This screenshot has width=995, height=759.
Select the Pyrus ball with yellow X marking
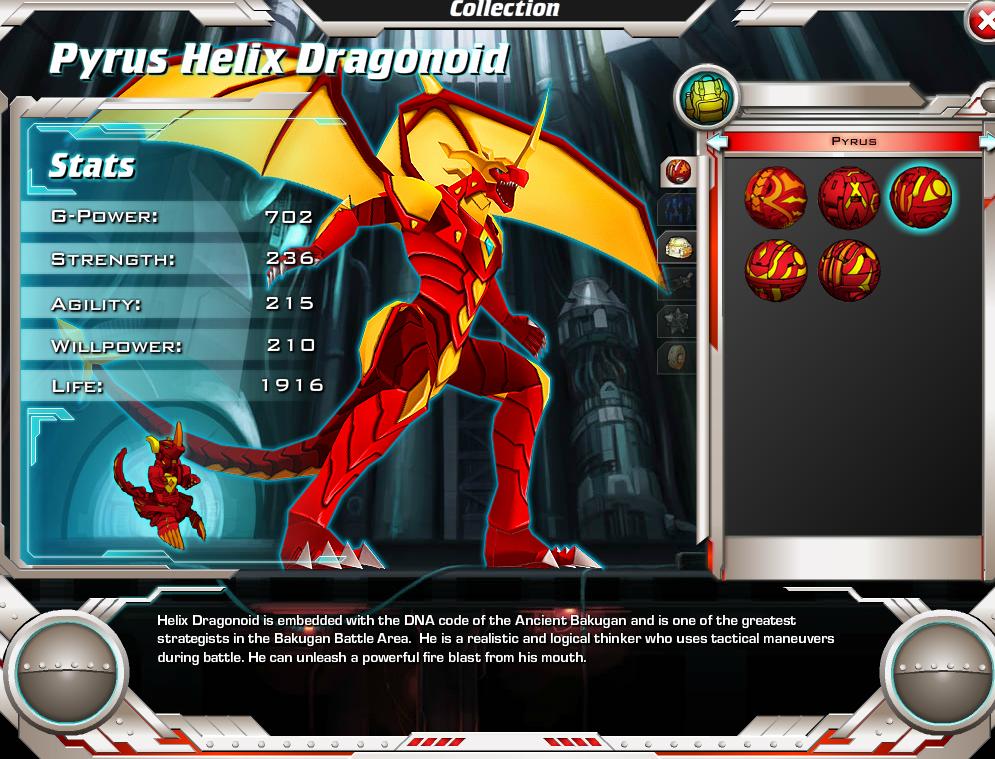(848, 197)
